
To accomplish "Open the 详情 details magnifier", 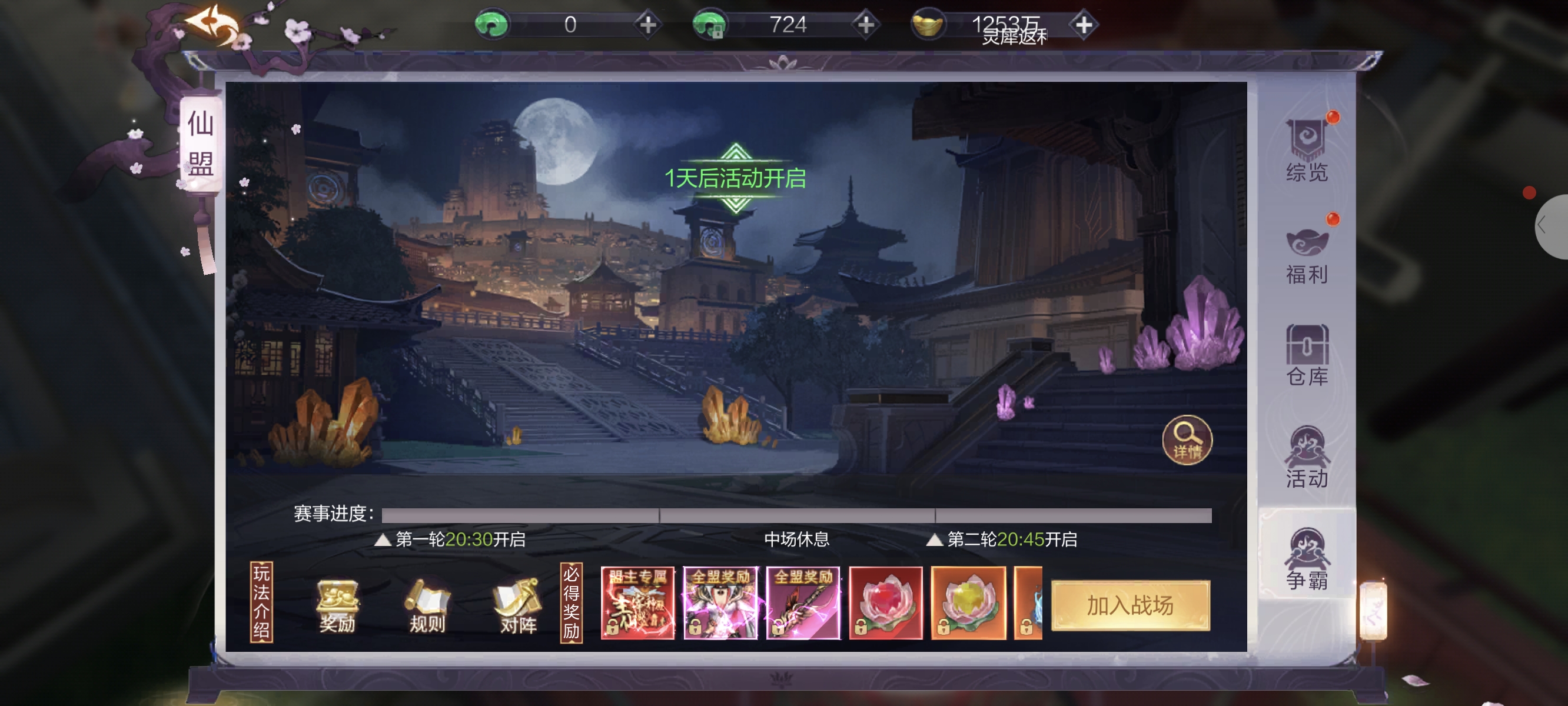I will click(1187, 439).
